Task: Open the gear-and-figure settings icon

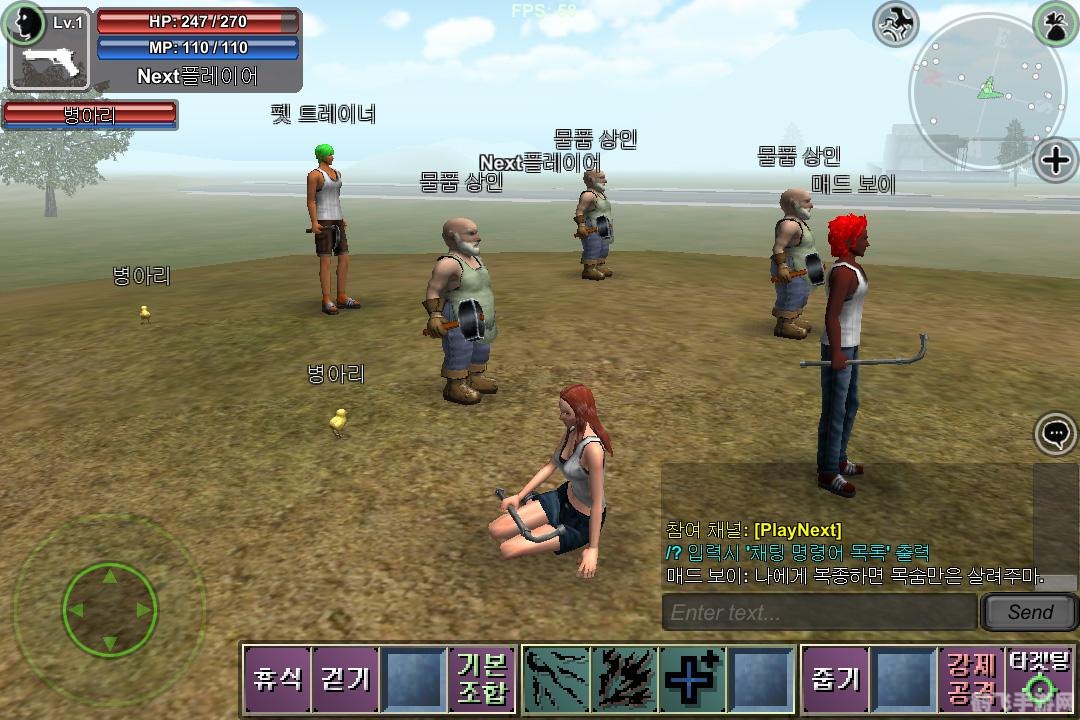Action: point(896,24)
